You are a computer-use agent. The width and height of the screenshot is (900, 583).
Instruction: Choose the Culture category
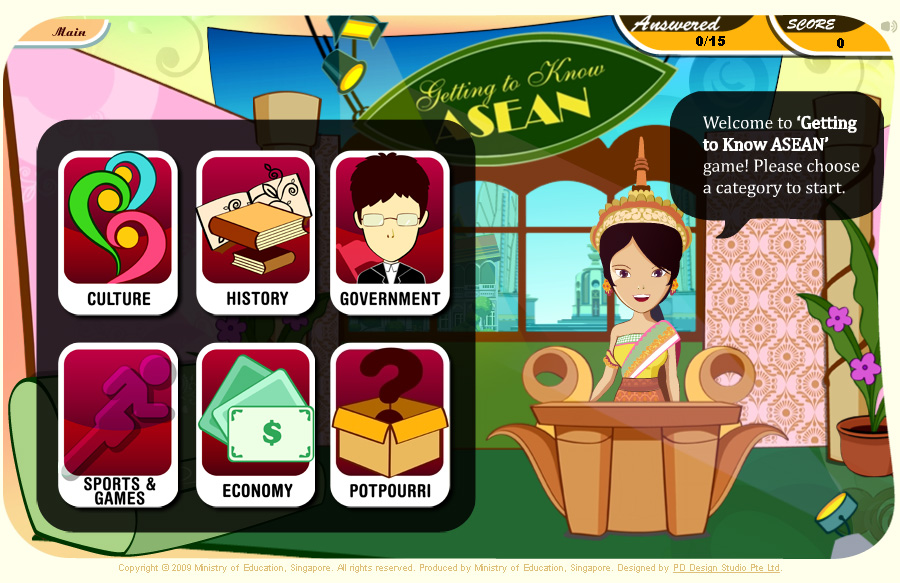[x=118, y=232]
